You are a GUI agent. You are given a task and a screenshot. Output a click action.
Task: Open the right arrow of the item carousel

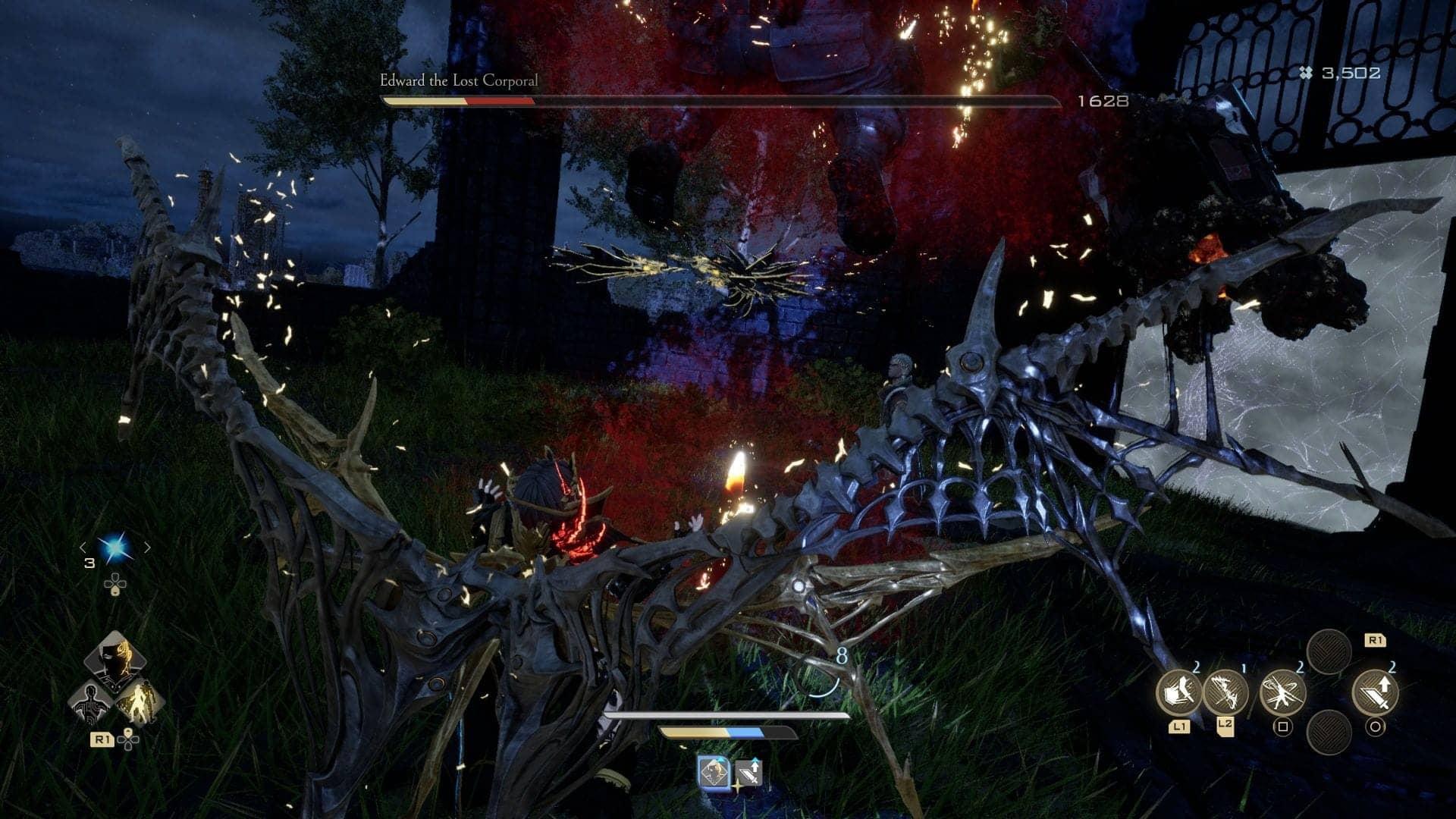coord(148,547)
